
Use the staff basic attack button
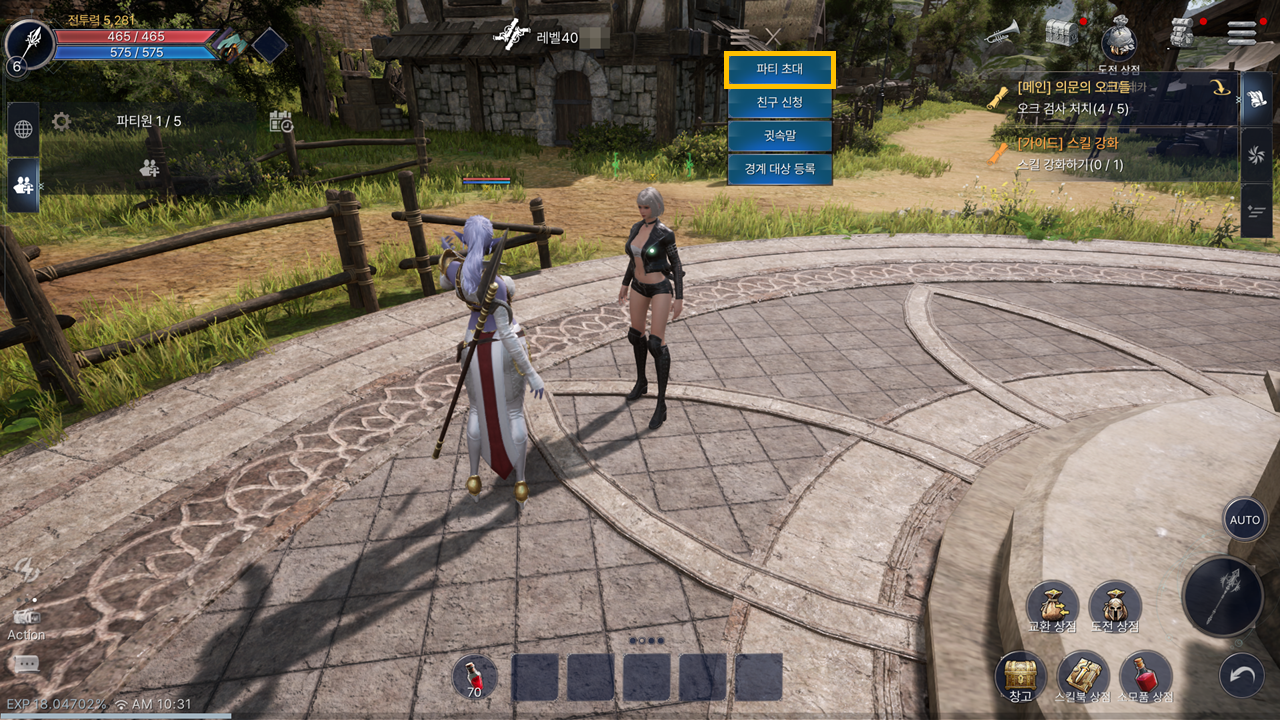[x=1222, y=597]
